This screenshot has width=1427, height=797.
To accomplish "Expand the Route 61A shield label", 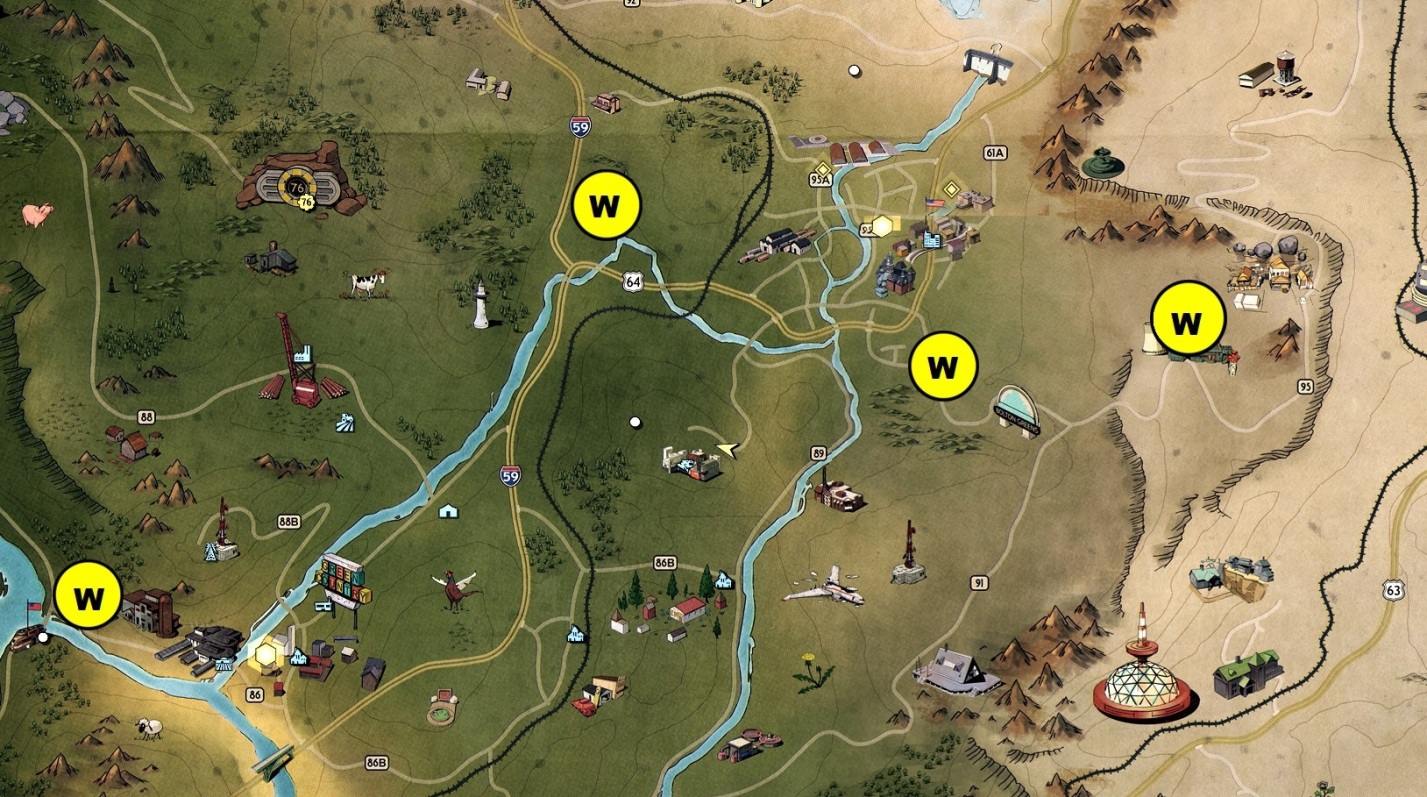I will (x=993, y=155).
